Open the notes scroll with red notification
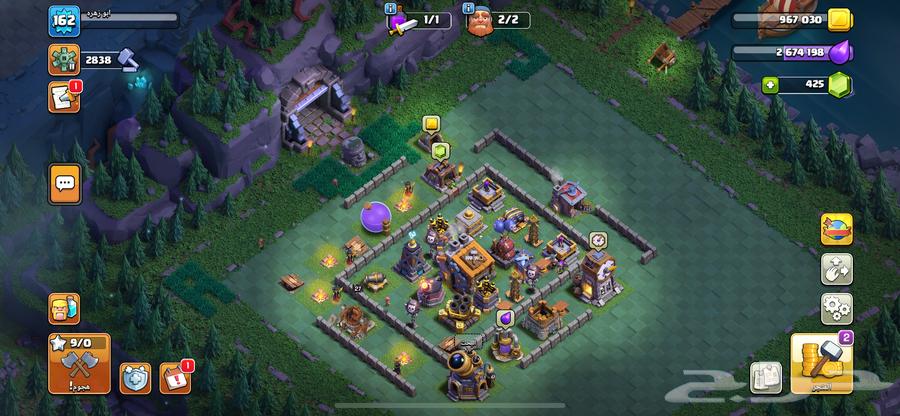 coord(62,97)
